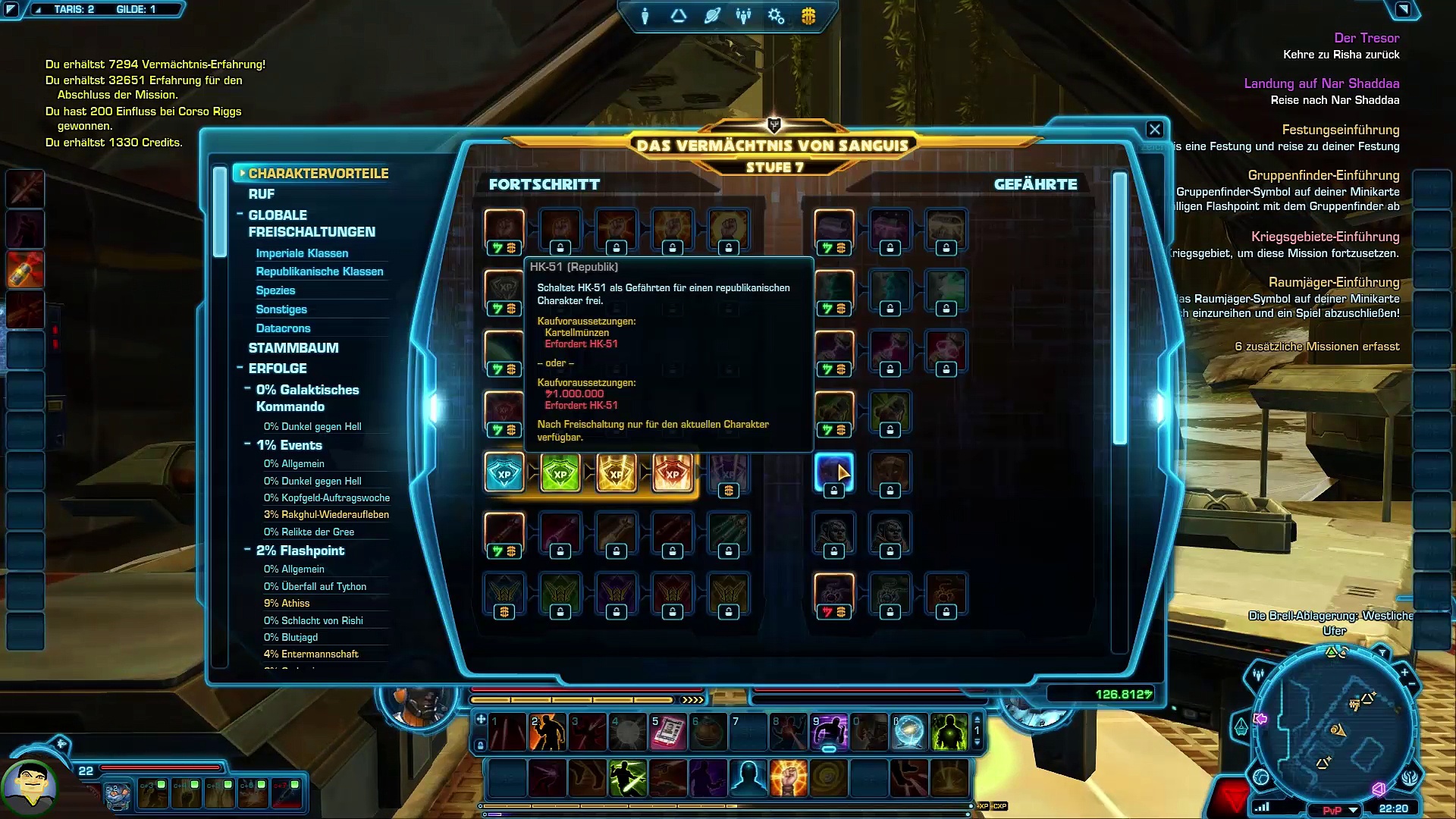Pick the red XP boost perk
This screenshot has height=819, width=1456.
pyautogui.click(x=673, y=473)
